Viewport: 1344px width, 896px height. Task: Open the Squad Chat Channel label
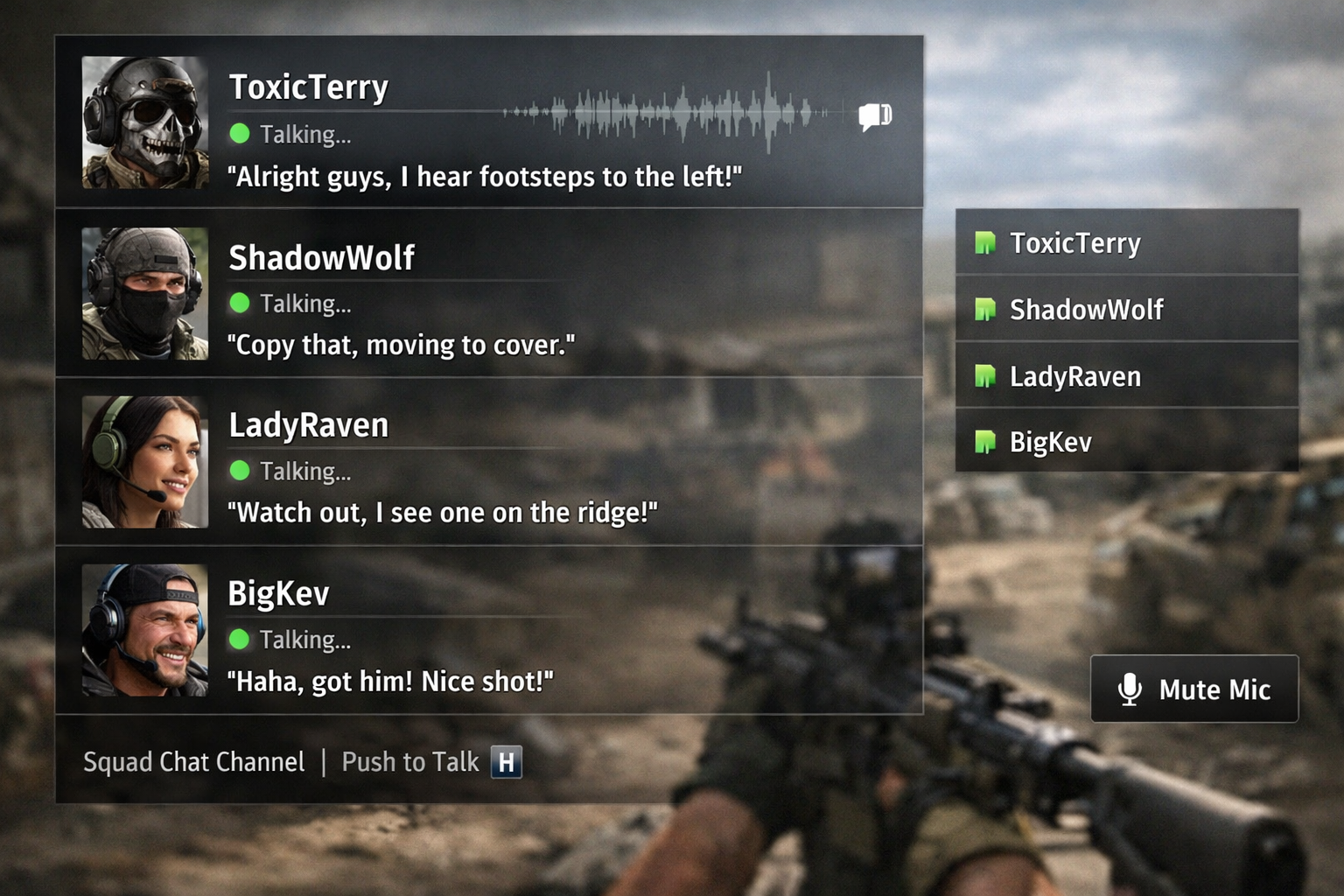(x=193, y=762)
